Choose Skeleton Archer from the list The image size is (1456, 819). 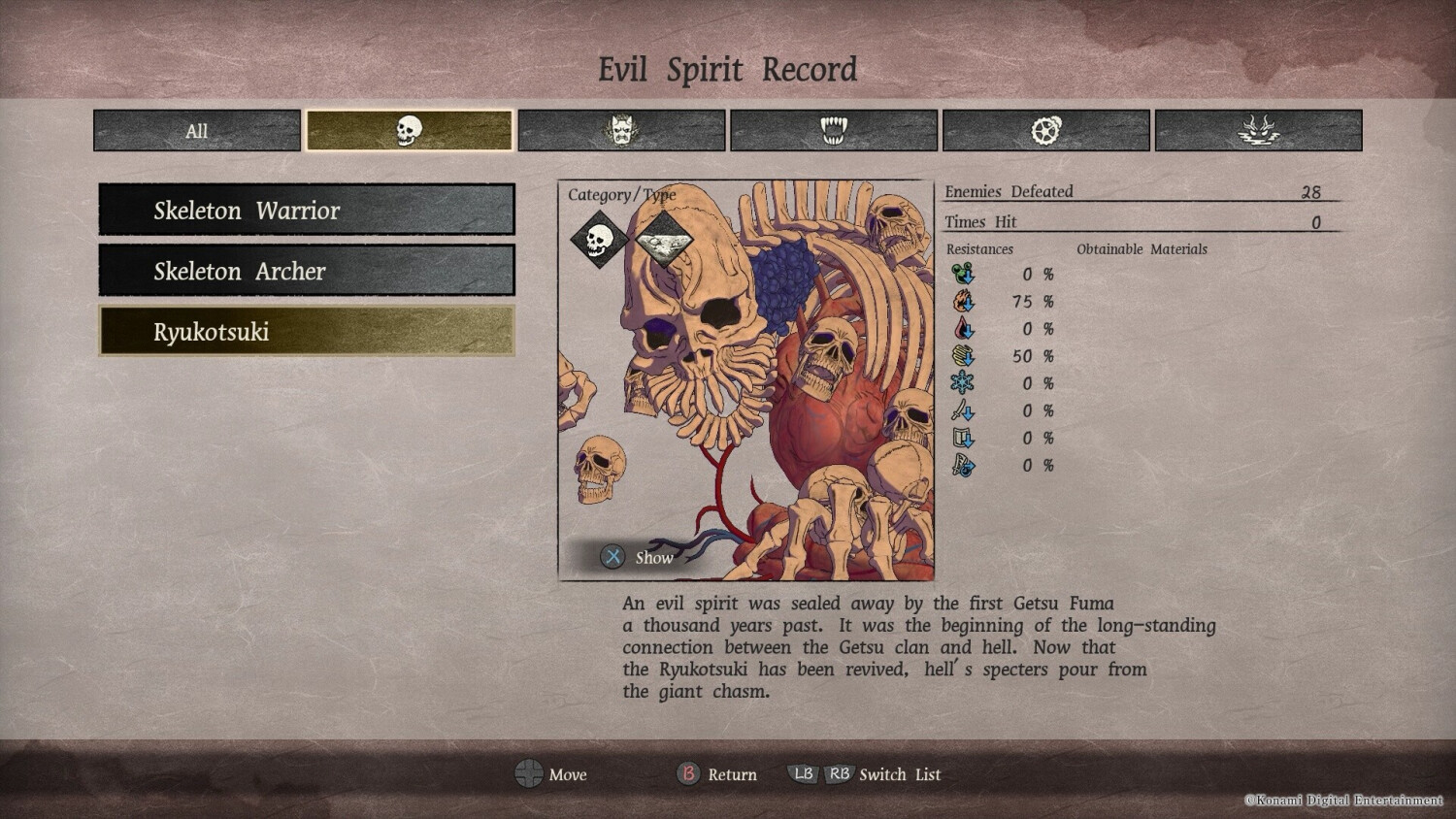coord(307,271)
